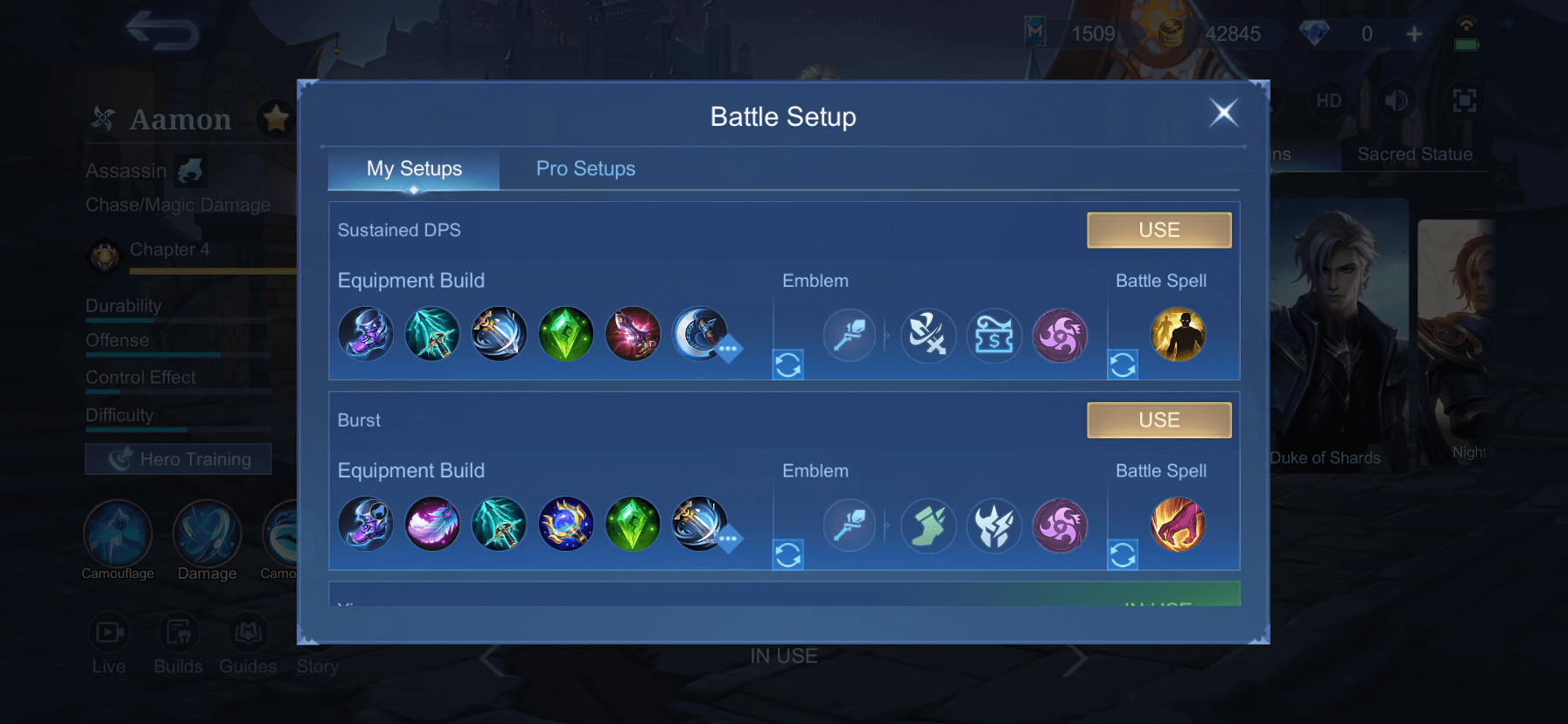Viewport: 1568px width, 724px height.
Task: Swap the Sustained DPS battle spell
Action: 1123,365
